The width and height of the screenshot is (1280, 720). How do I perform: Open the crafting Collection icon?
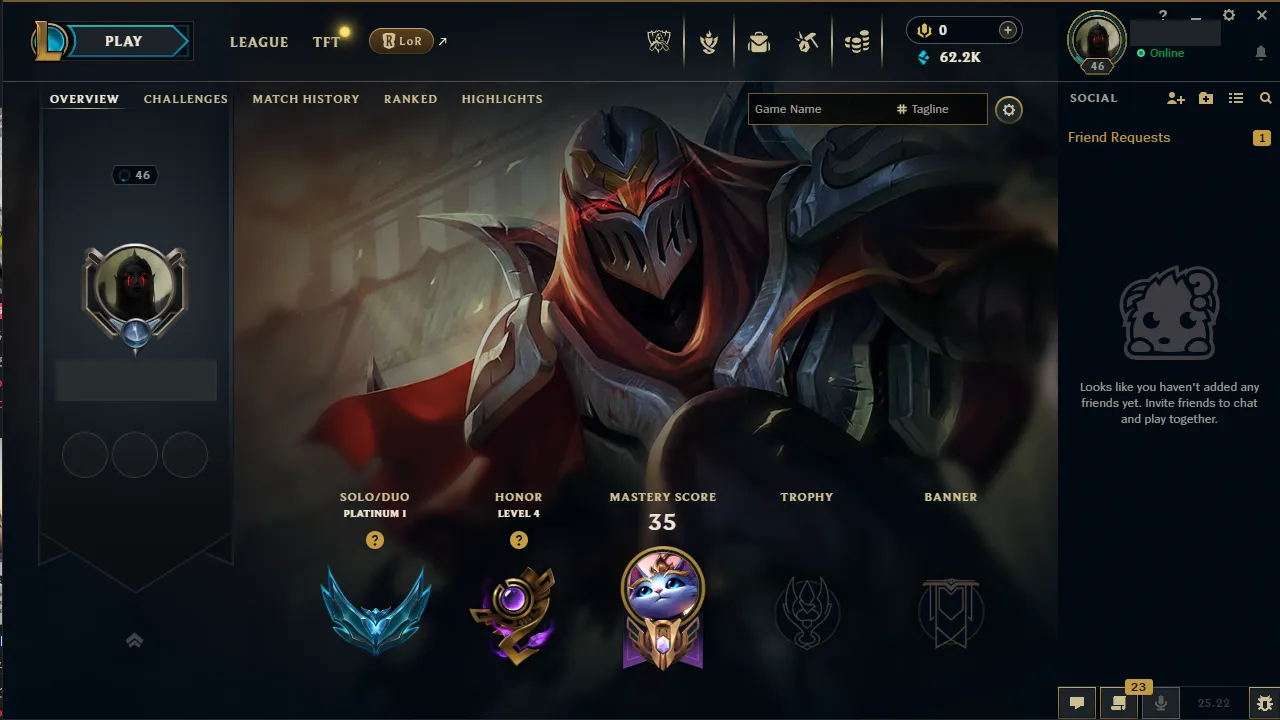pos(806,41)
